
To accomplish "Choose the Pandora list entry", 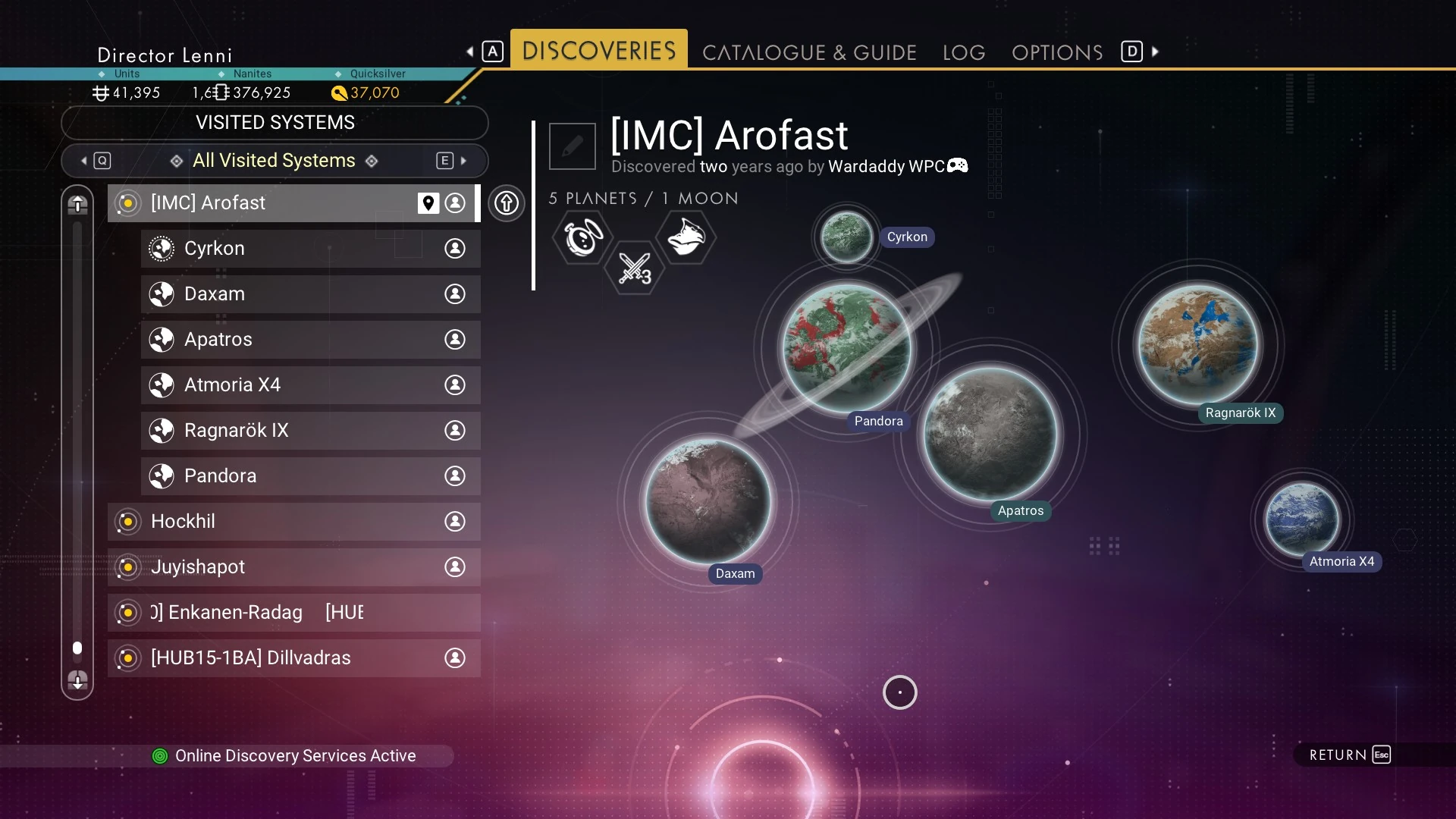I will [309, 476].
